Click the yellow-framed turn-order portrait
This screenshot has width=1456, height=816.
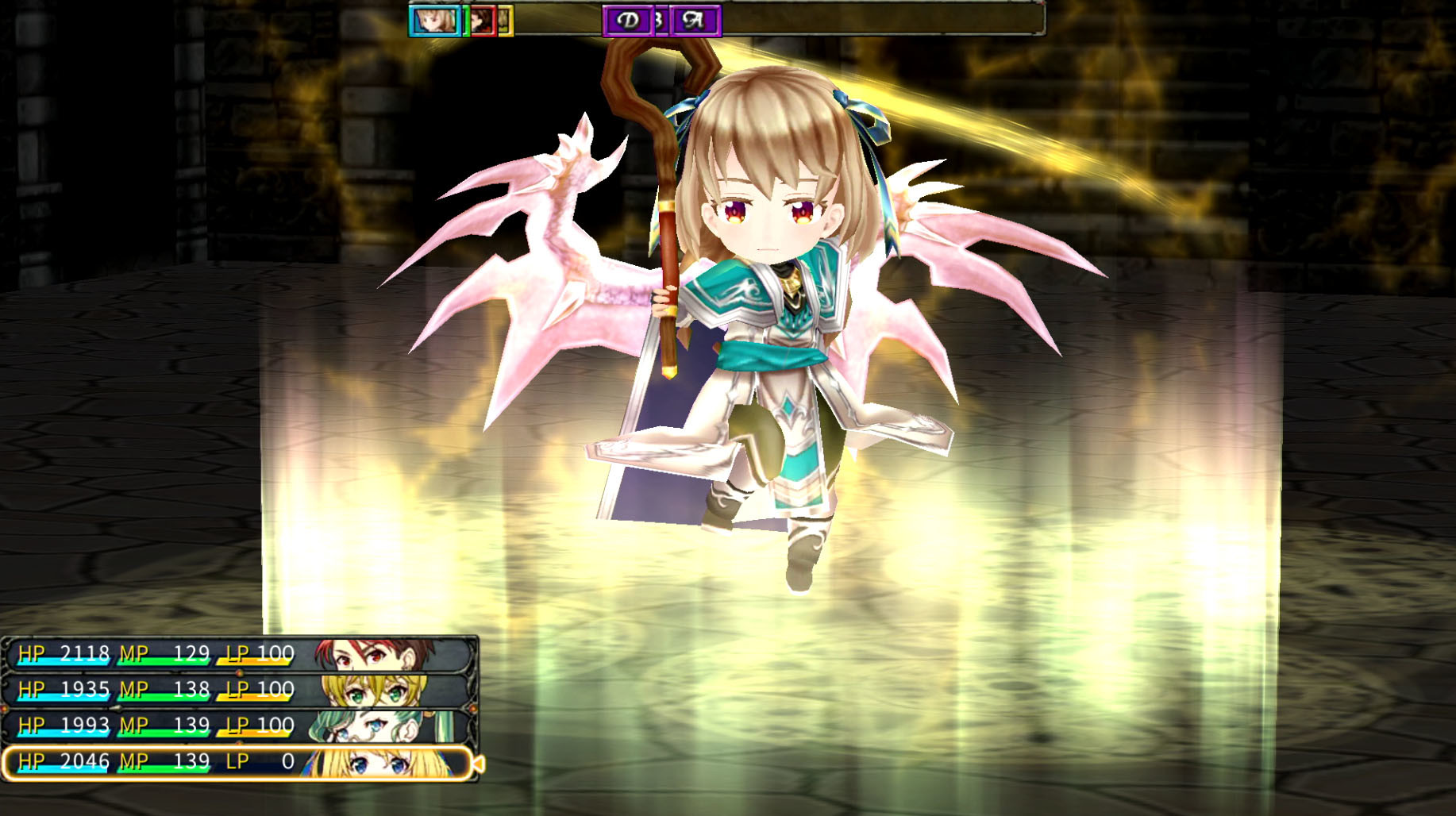507,21
